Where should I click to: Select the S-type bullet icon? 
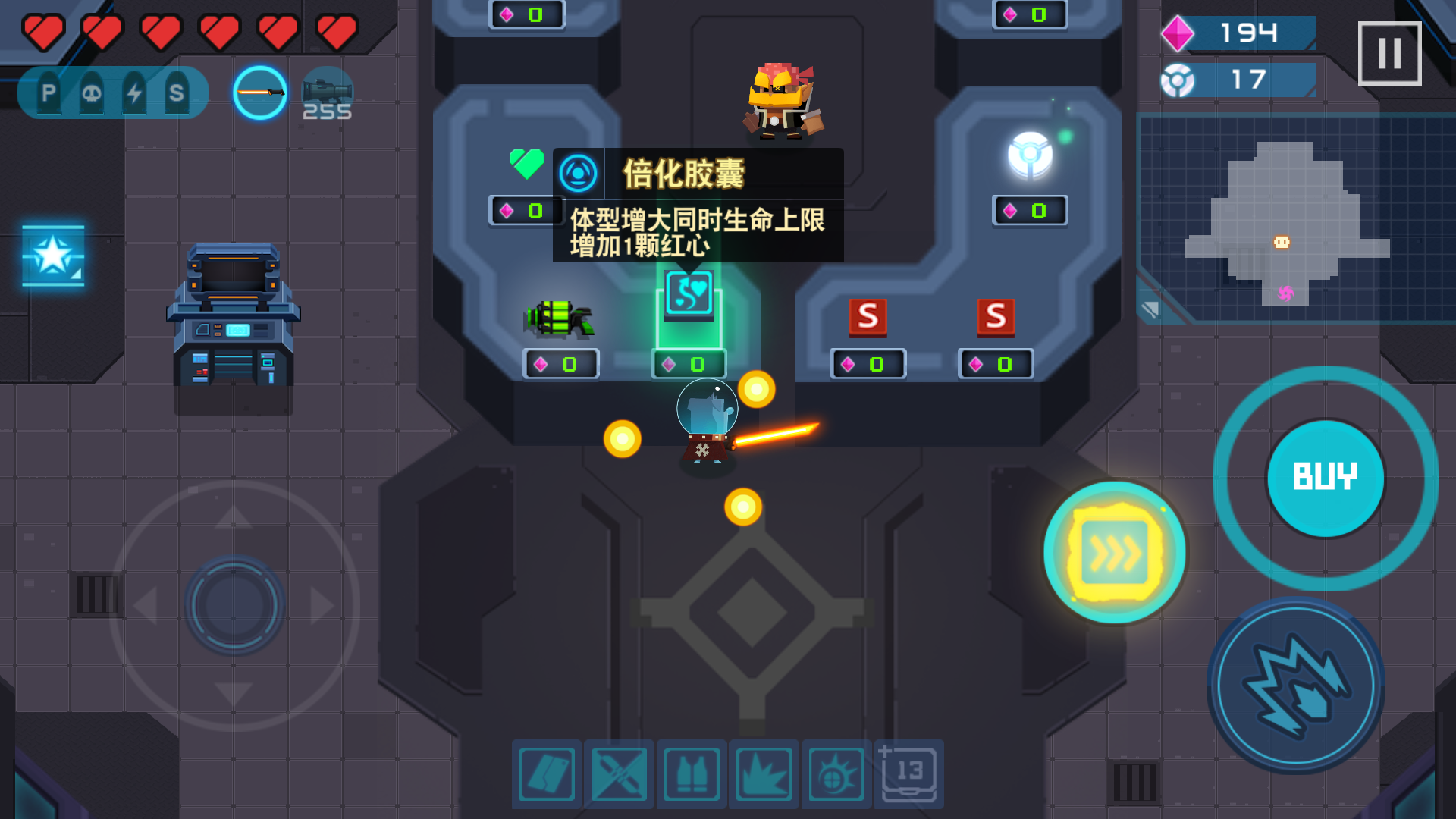click(177, 91)
